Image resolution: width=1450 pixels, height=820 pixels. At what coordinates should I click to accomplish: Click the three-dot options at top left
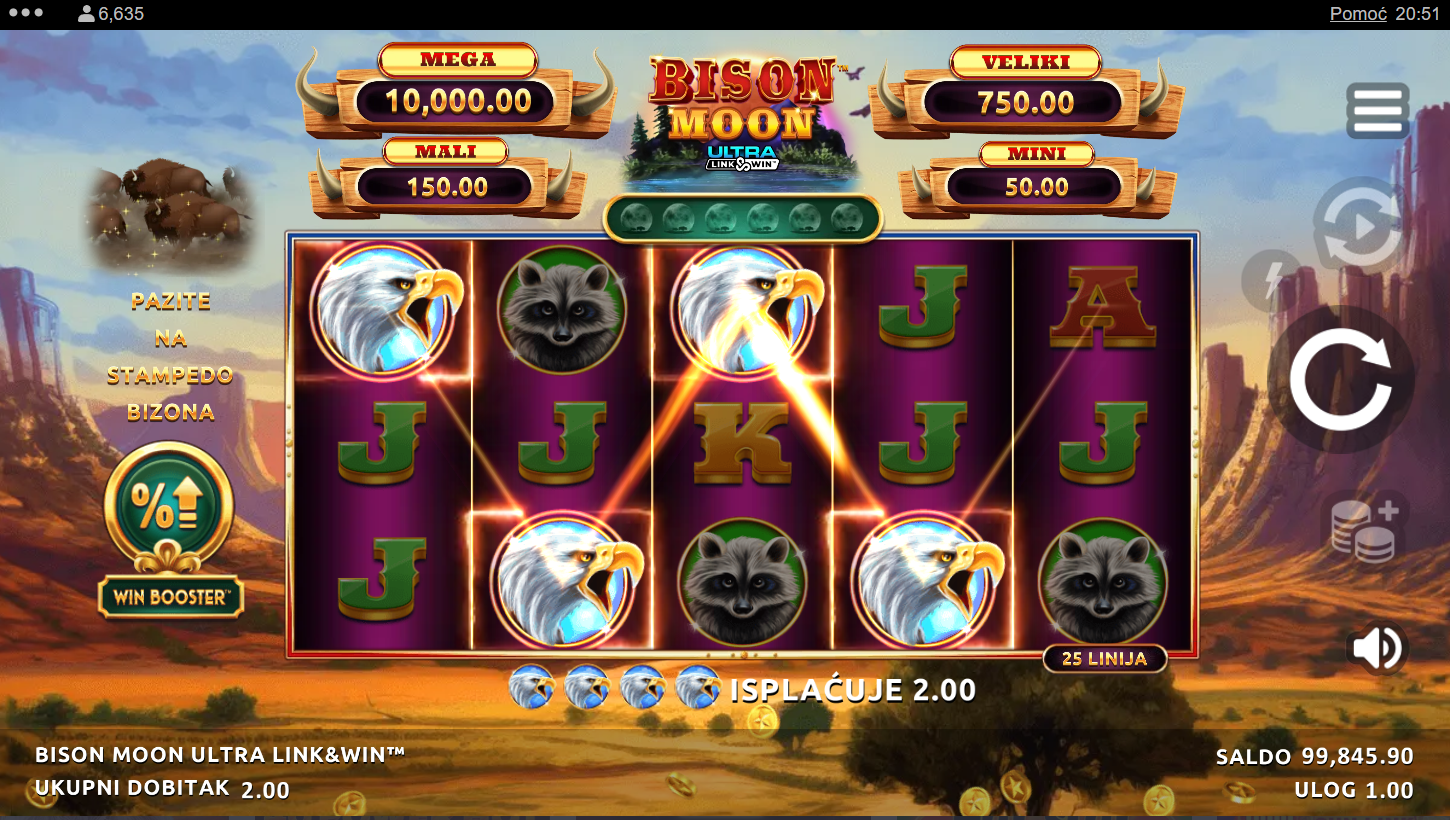(x=25, y=14)
